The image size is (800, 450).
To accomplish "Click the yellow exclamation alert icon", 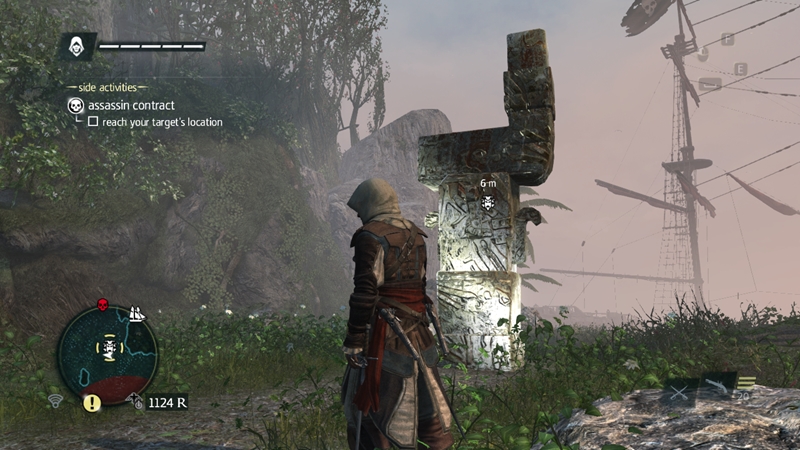I will coord(92,403).
